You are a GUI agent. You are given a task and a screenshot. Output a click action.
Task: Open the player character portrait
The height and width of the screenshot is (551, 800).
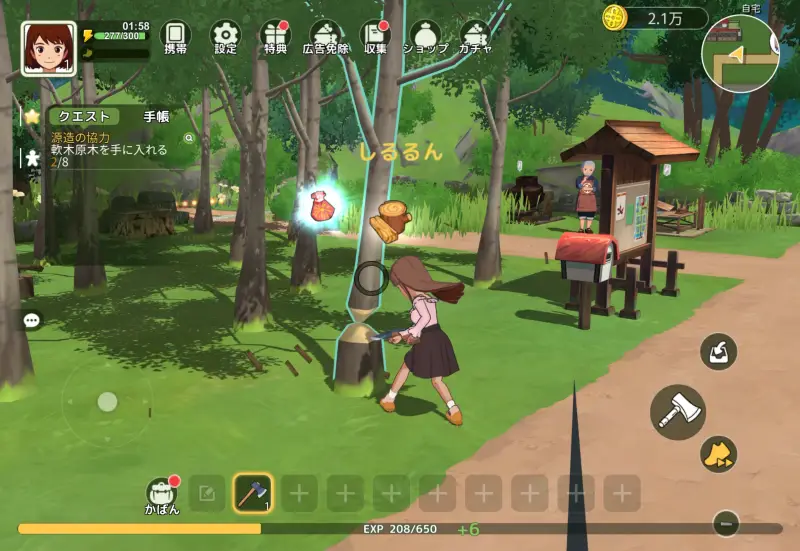(48, 48)
